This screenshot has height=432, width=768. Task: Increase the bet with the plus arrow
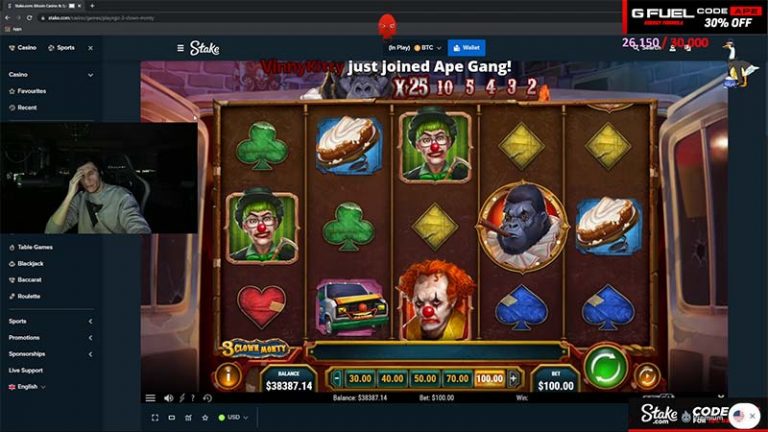(513, 379)
